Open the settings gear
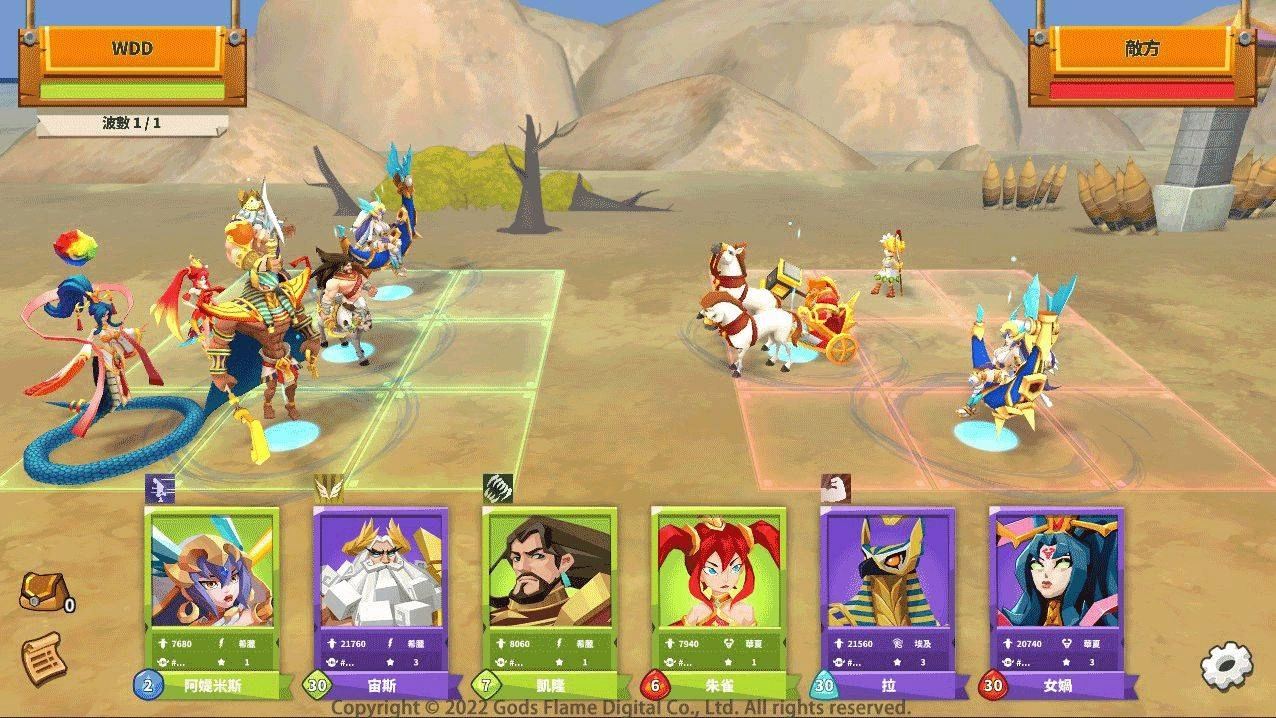This screenshot has width=1276, height=718. tap(1226, 665)
